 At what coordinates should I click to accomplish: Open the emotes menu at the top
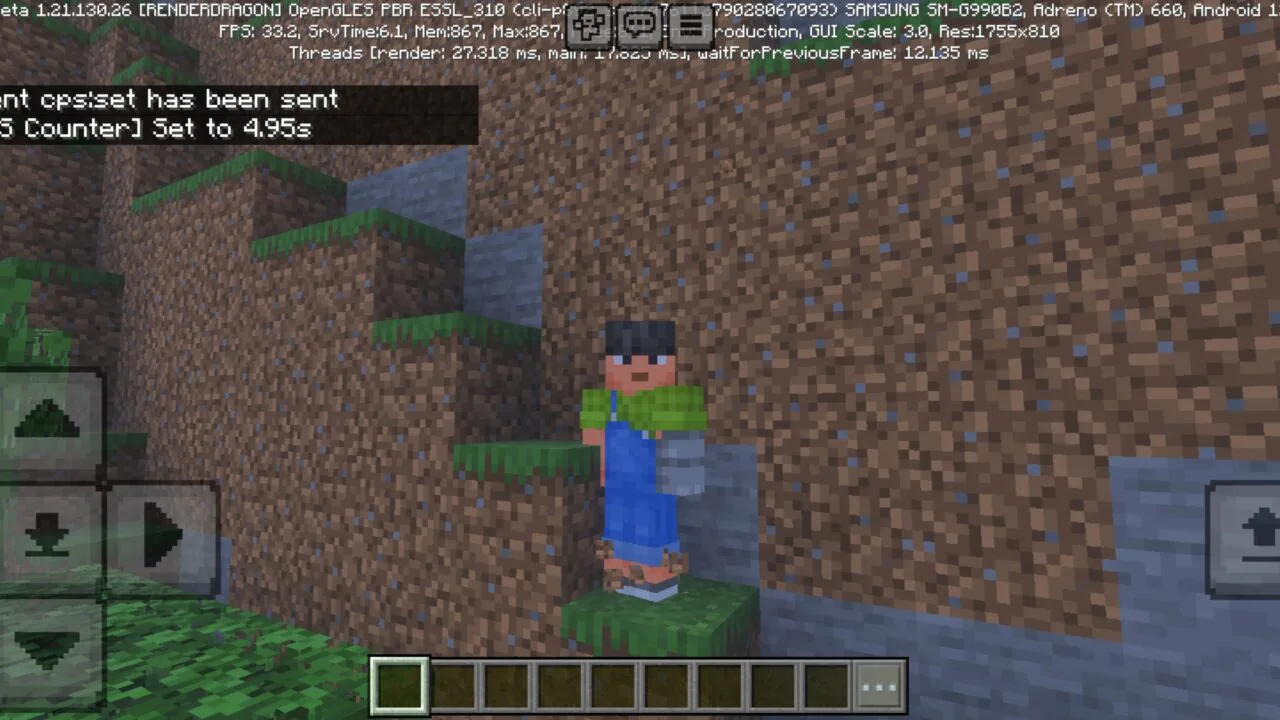click(589, 25)
